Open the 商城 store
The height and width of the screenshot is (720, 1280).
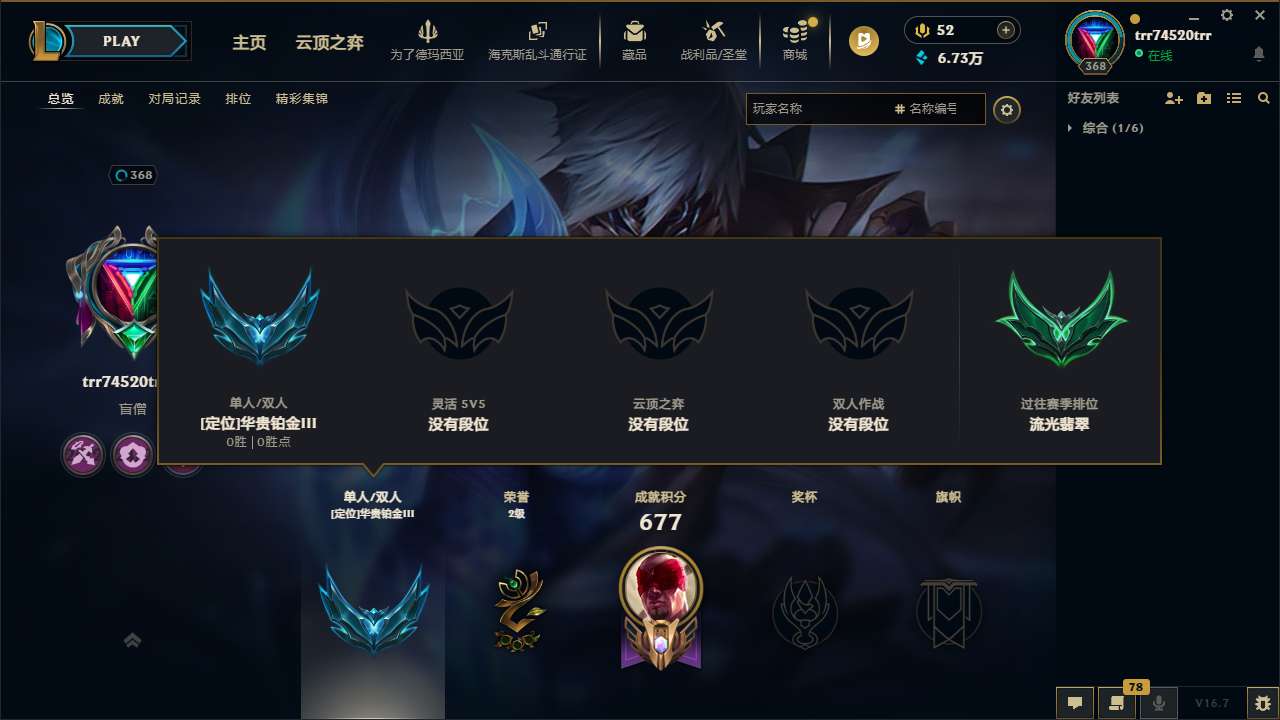795,40
